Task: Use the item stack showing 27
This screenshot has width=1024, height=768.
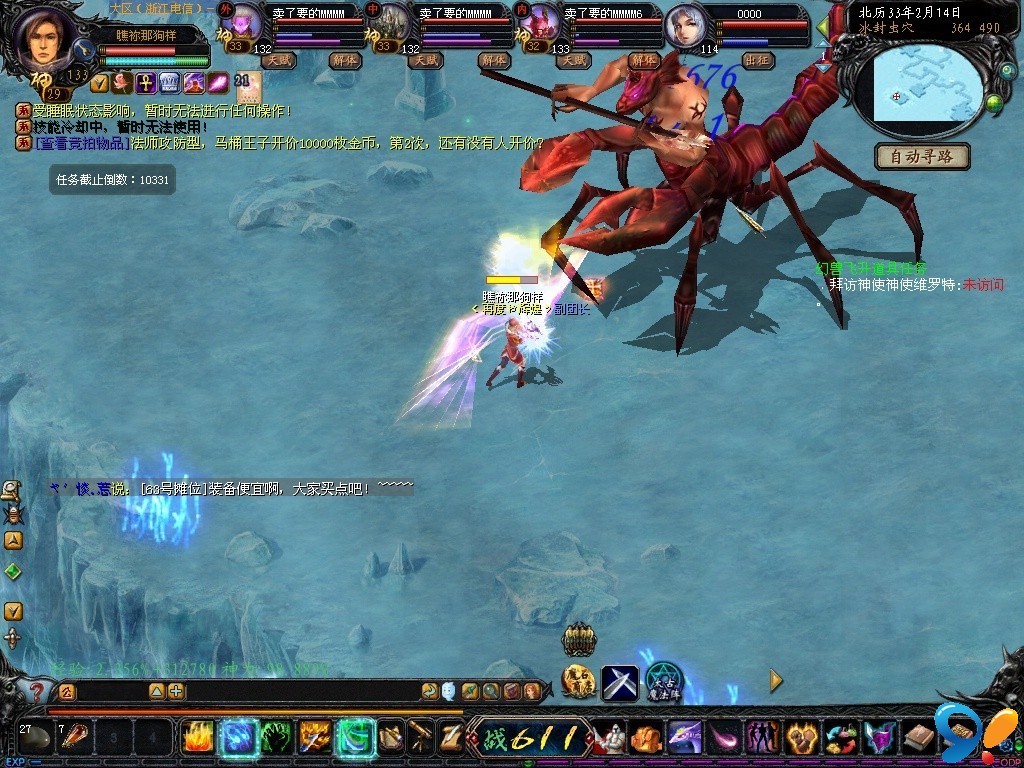Action: tap(36, 739)
